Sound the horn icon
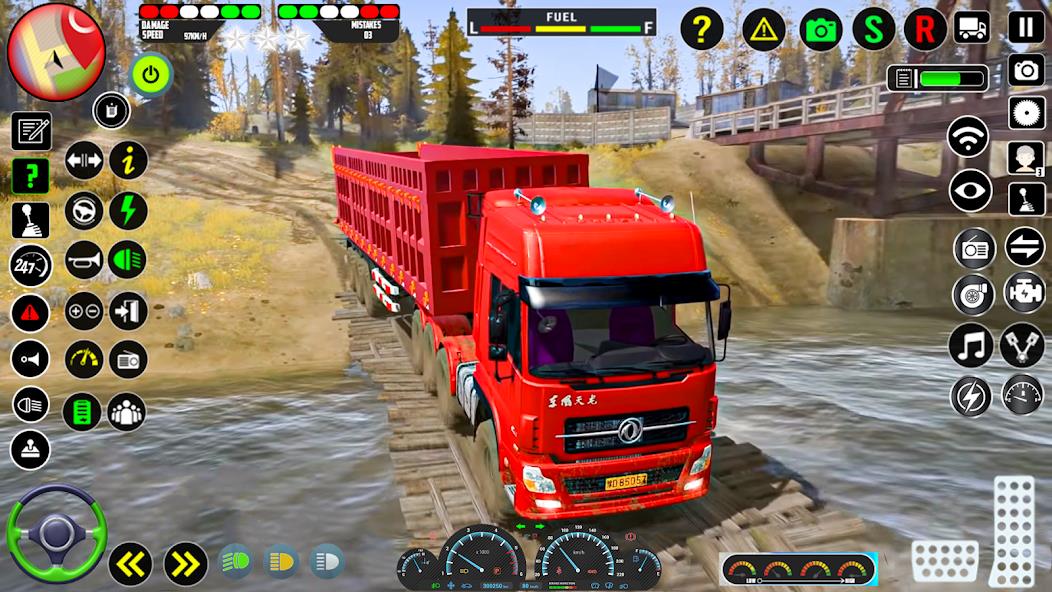 pos(85,260)
